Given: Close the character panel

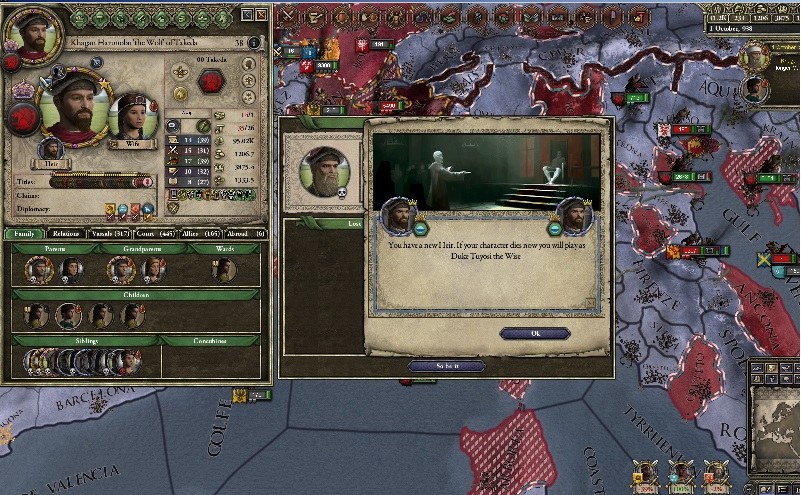Looking at the screenshot, I should coord(261,15).
